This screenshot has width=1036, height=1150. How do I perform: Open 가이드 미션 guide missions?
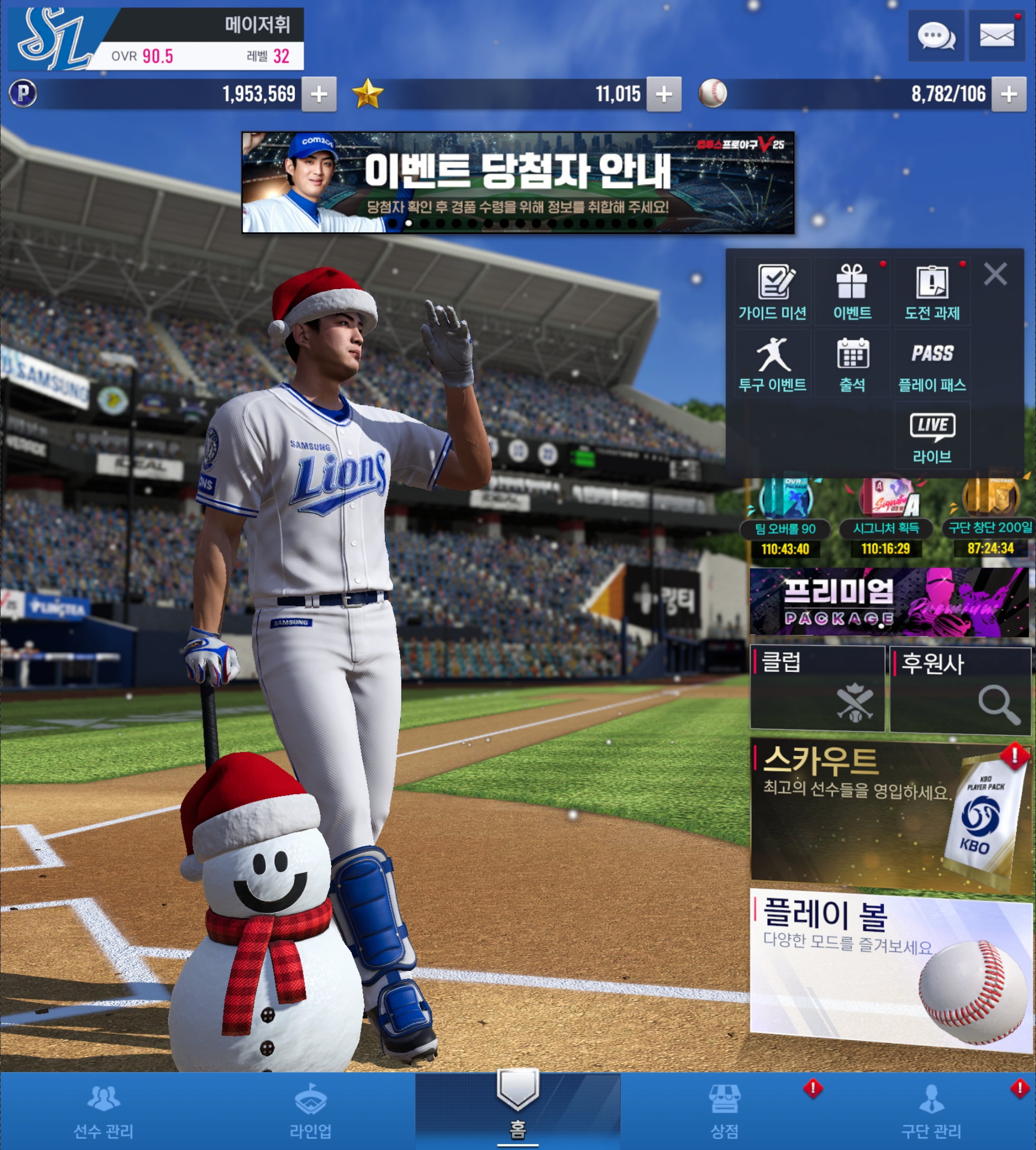[x=772, y=292]
